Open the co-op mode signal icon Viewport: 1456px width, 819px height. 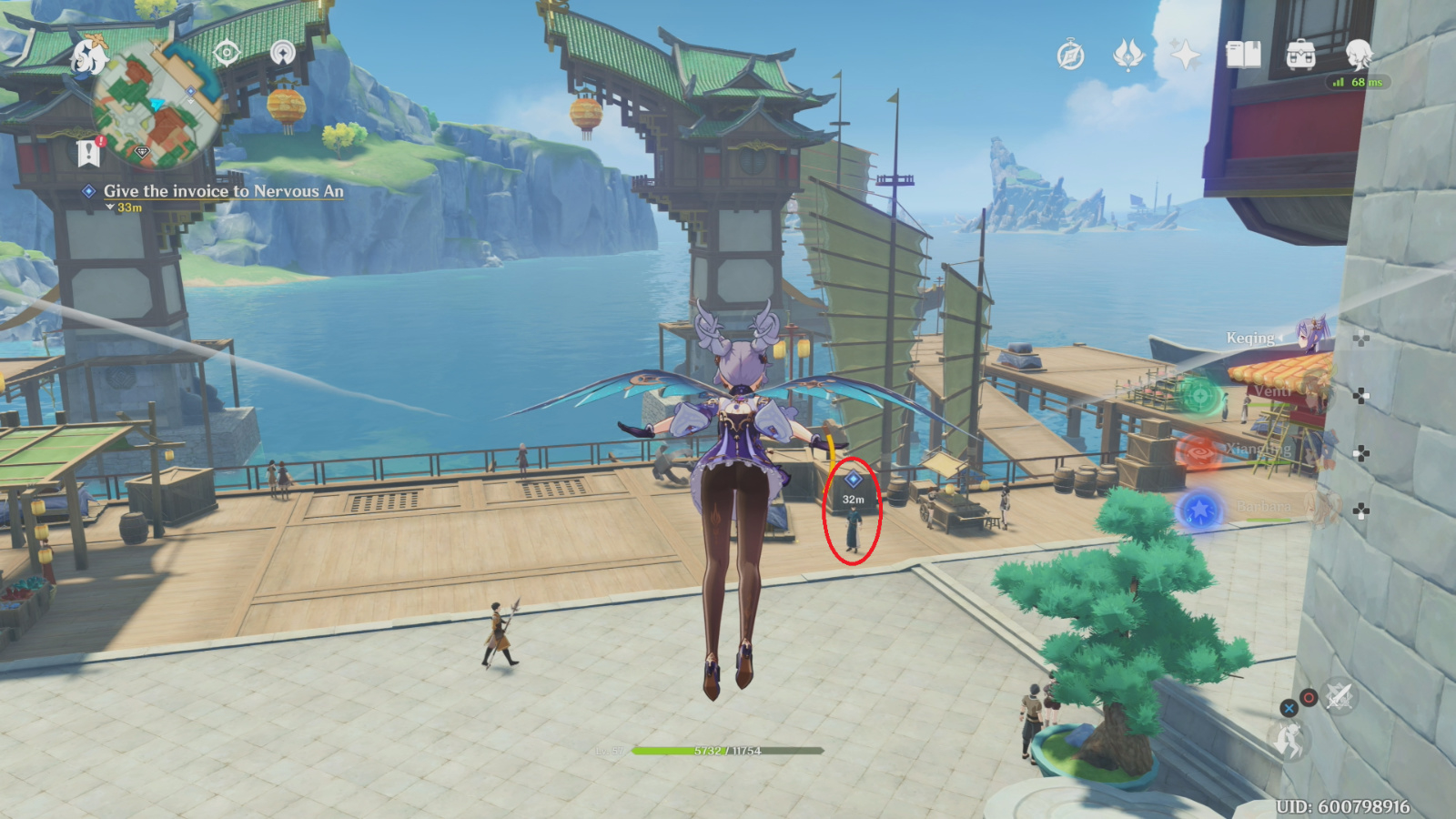coord(283,53)
